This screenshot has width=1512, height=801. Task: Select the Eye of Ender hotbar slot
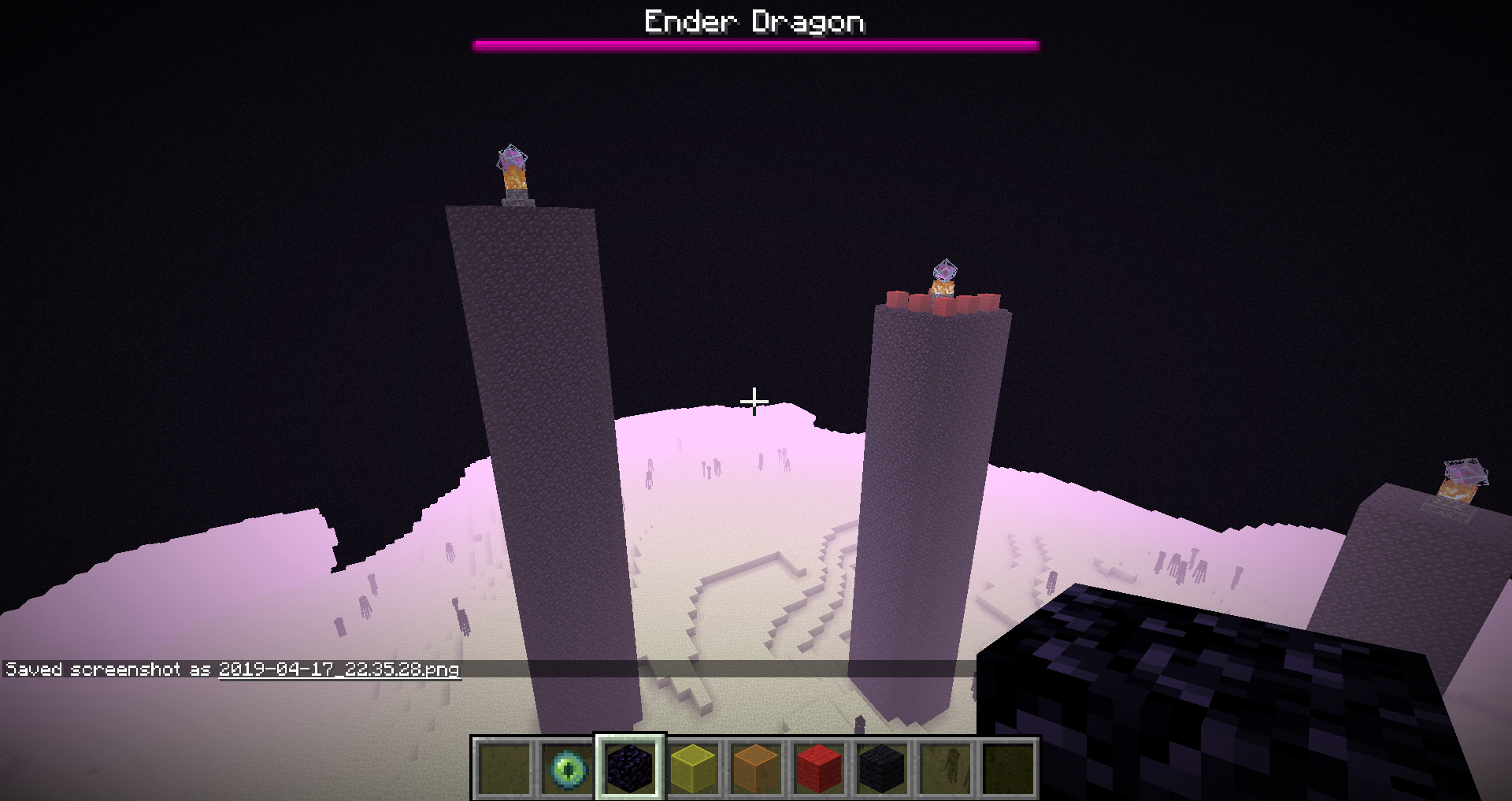click(567, 768)
